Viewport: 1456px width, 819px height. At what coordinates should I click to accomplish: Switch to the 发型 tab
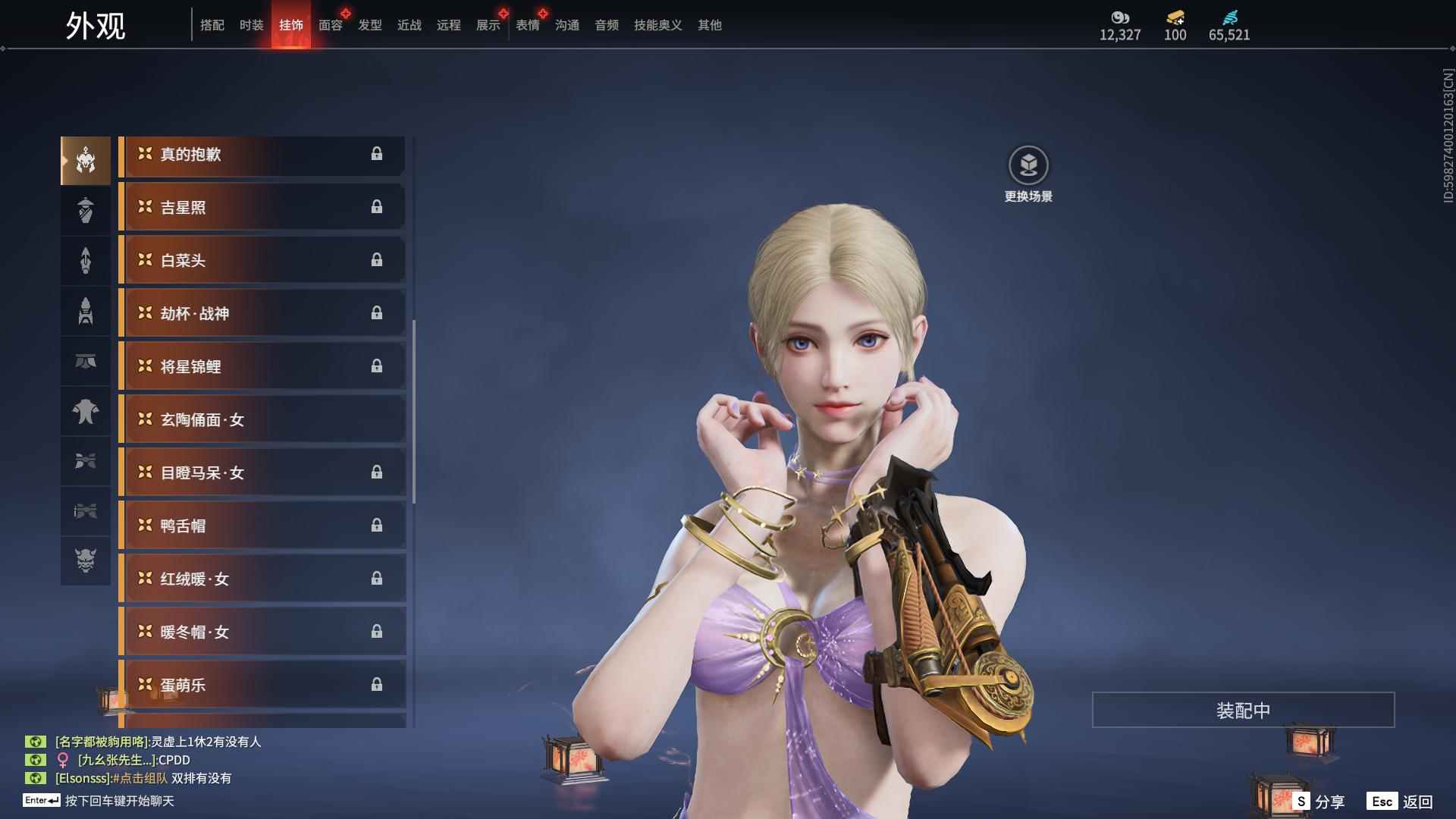(x=369, y=25)
